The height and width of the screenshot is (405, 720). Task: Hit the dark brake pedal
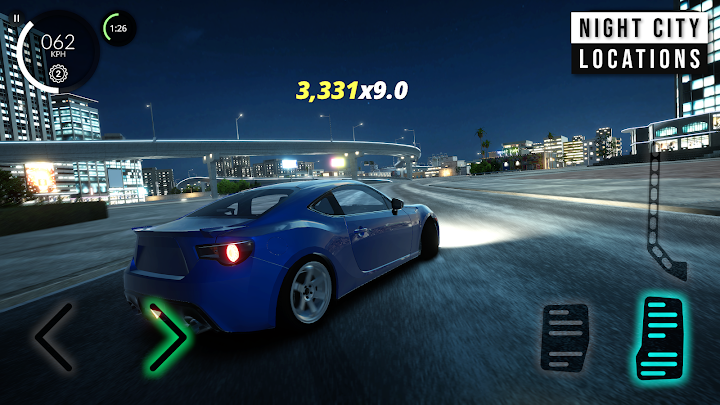pos(567,338)
